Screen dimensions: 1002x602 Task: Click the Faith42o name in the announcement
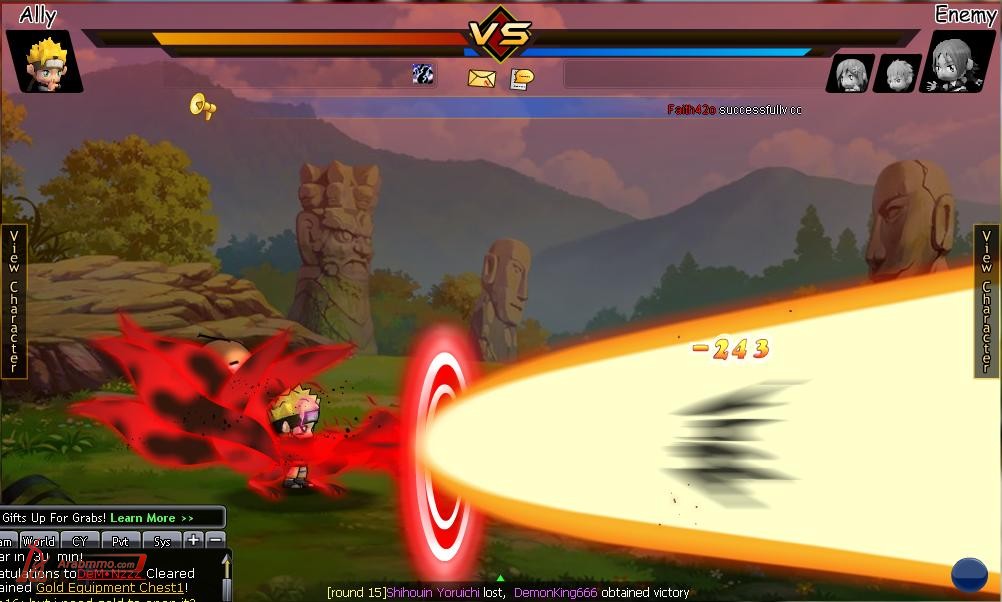click(x=691, y=110)
